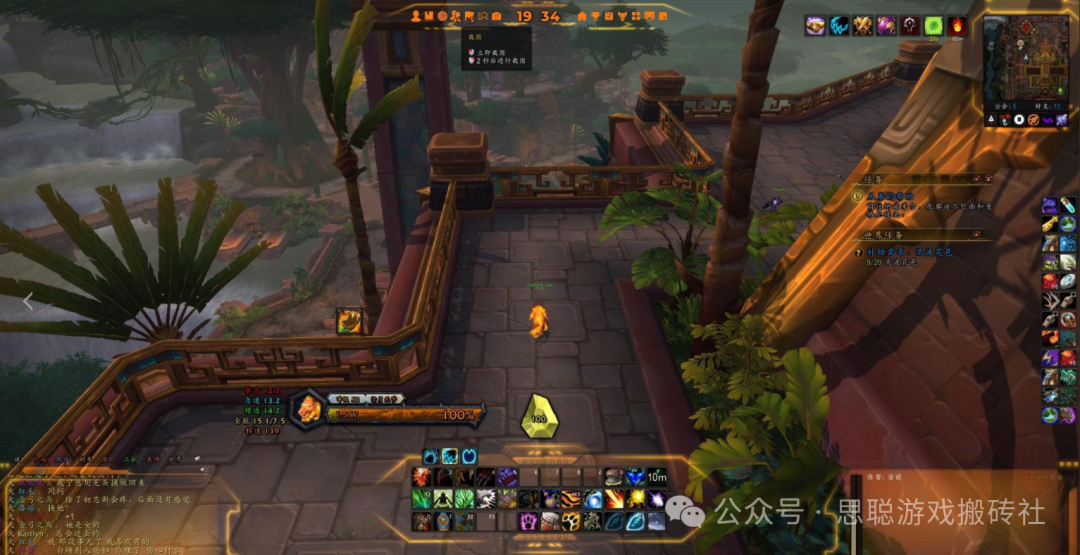The height and width of the screenshot is (555, 1080).
Task: Click the camera screenshot icon in top bar
Action: point(496,16)
